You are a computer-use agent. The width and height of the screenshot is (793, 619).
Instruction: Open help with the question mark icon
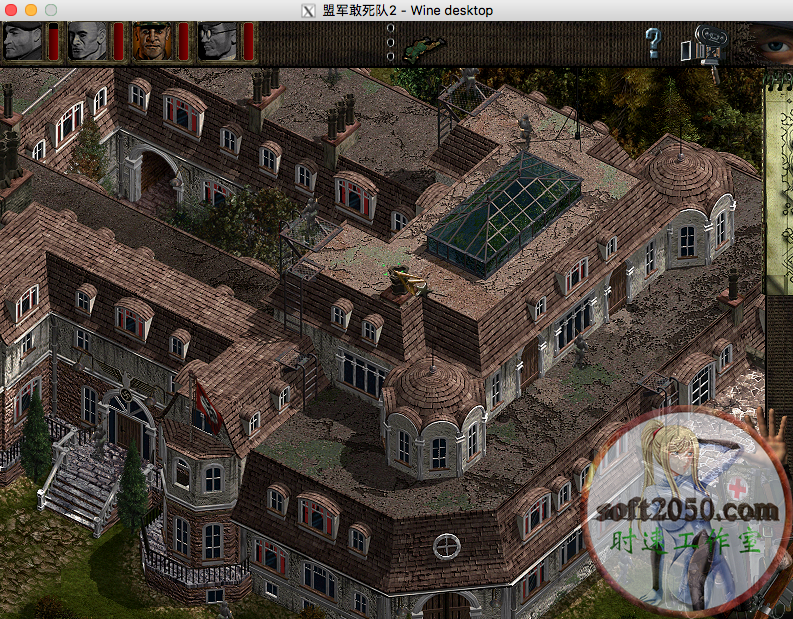[x=653, y=43]
